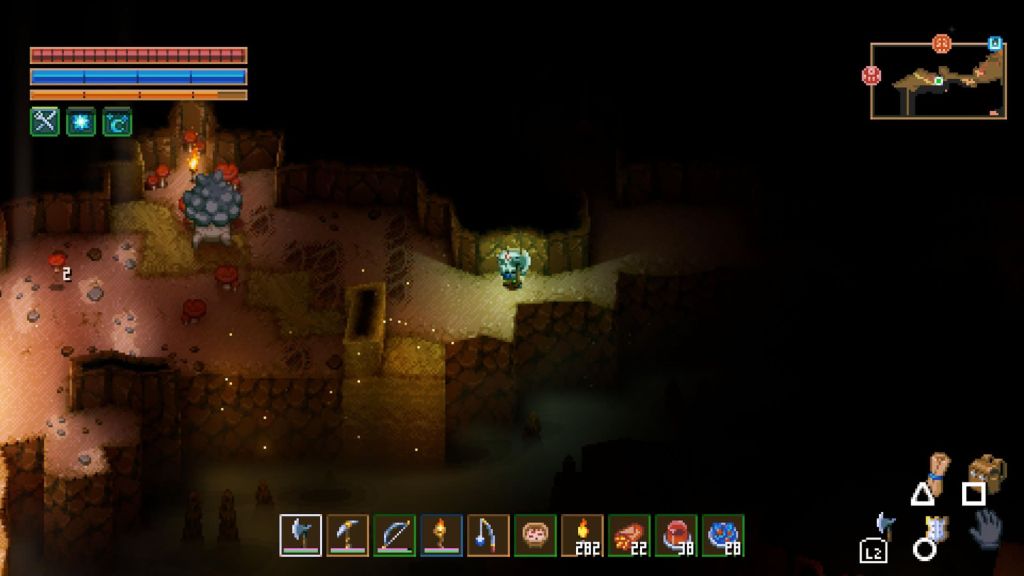Select the meat stack showing 22
This screenshot has width=1024, height=576.
click(x=629, y=535)
